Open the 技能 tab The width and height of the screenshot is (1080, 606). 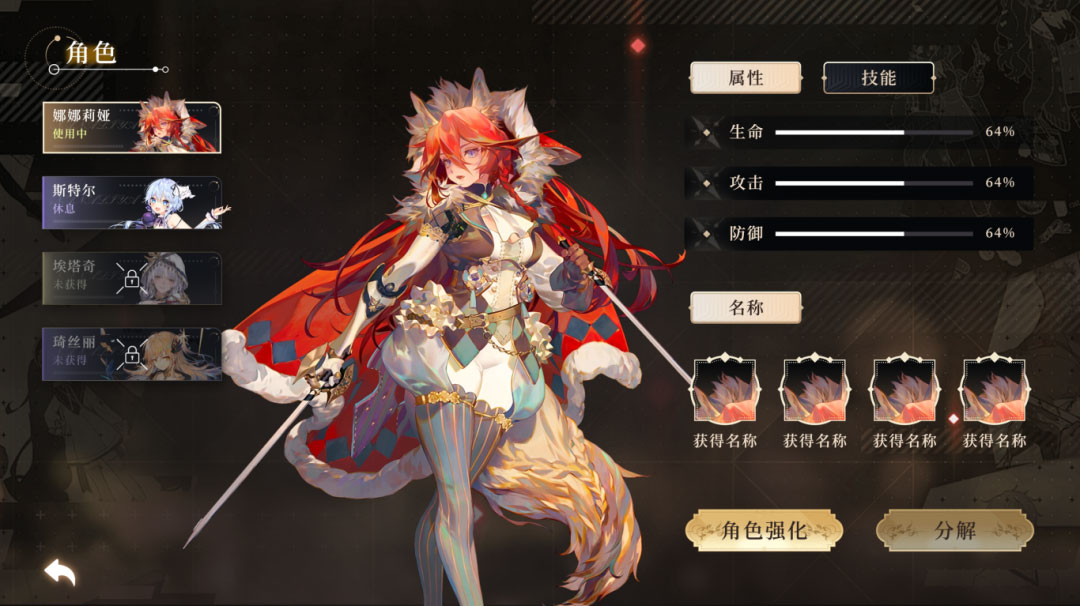point(878,78)
